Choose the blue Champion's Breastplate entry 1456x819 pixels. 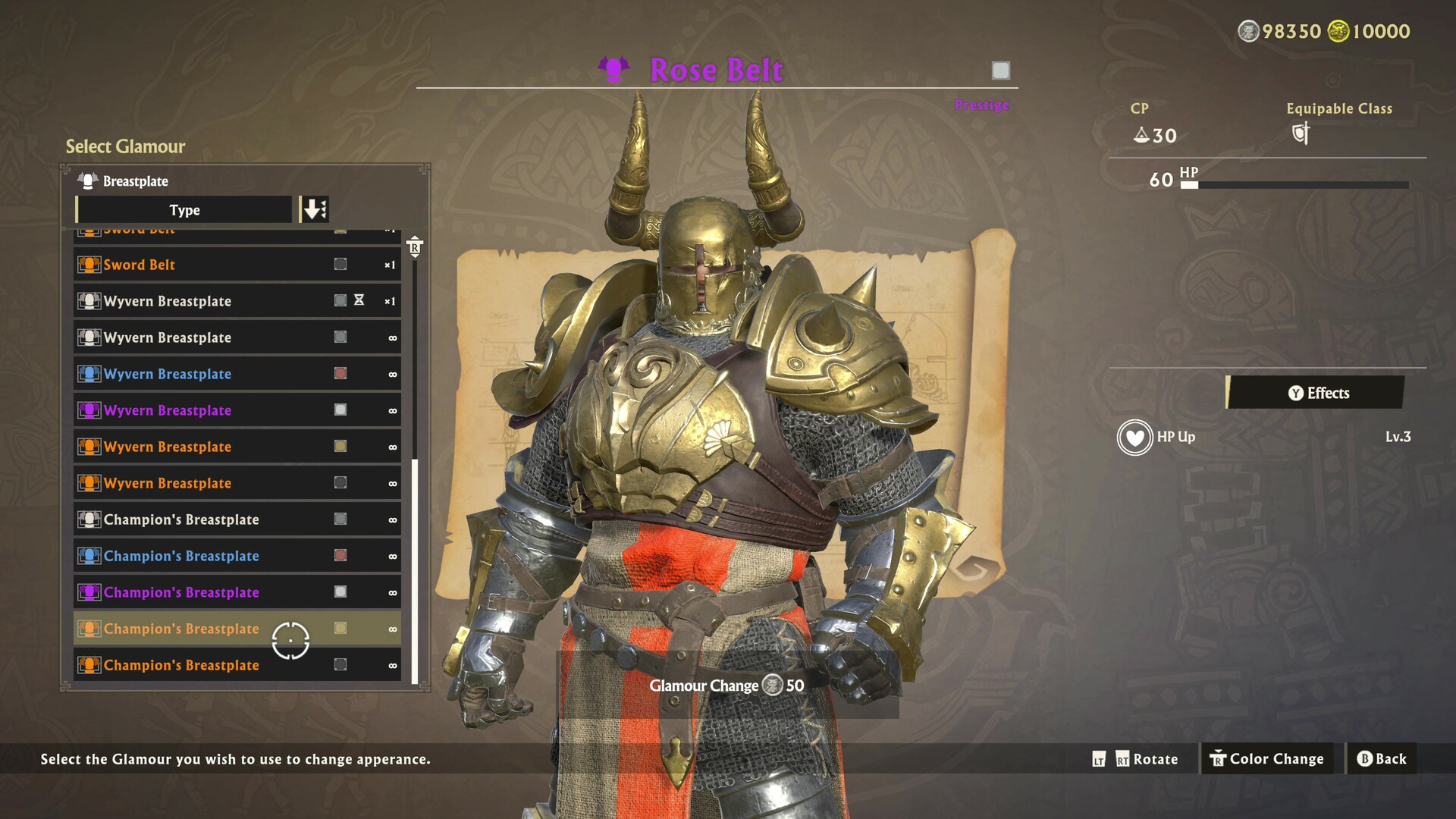click(237, 556)
